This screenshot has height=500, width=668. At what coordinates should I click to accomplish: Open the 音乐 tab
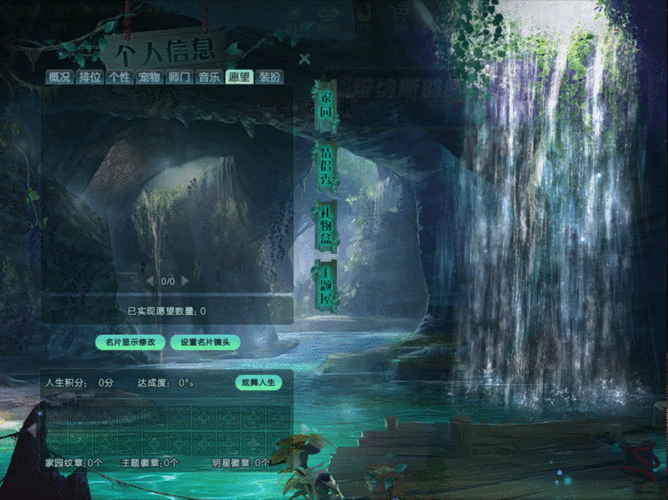[209, 77]
